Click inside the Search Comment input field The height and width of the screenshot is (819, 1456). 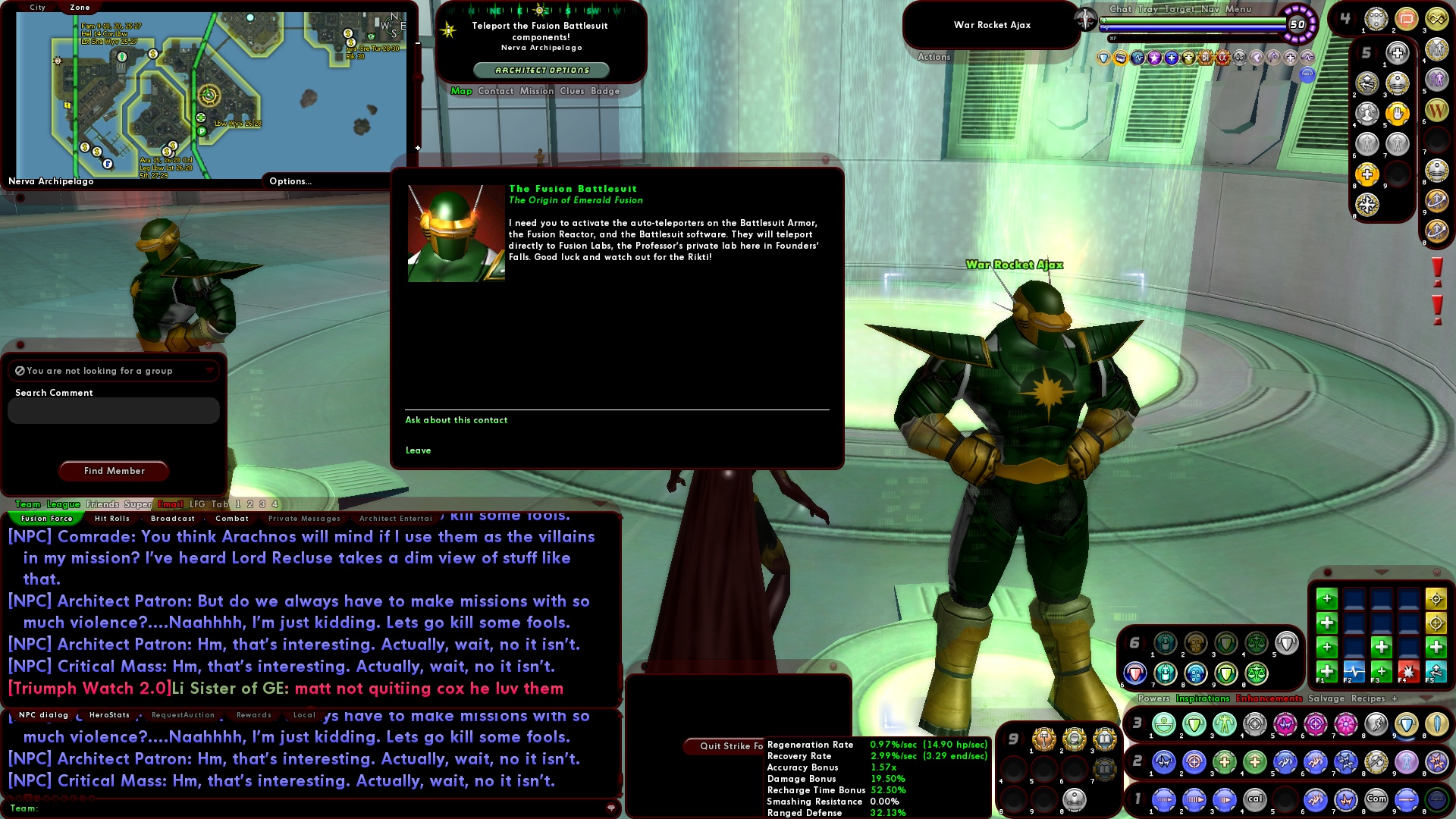tap(113, 410)
